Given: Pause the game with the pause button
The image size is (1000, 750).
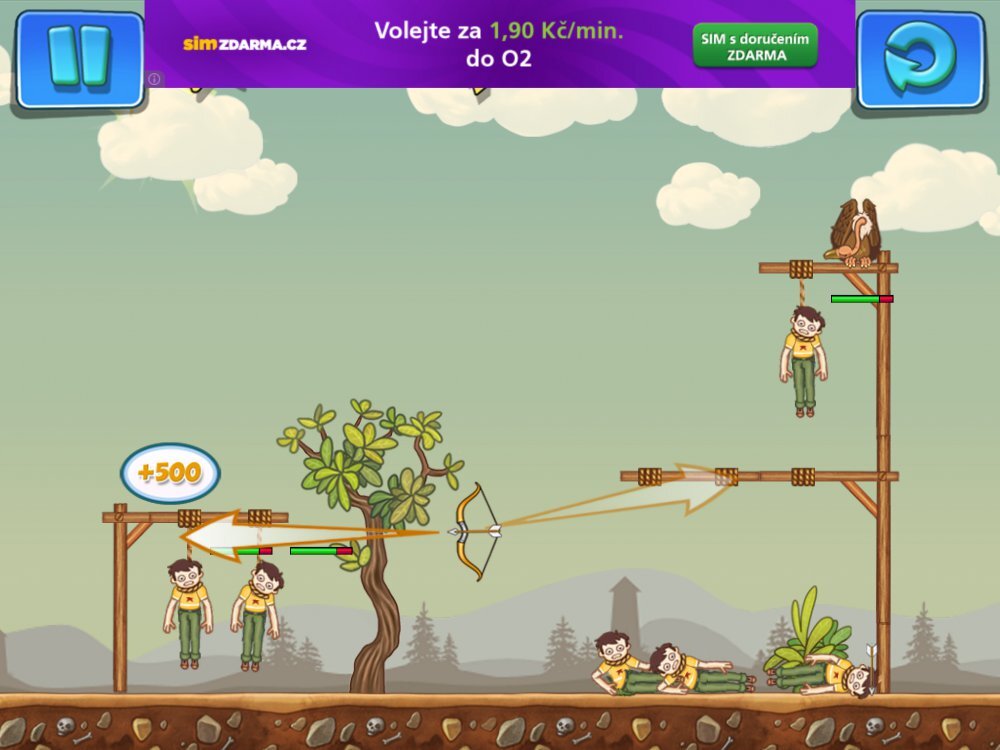Looking at the screenshot, I should coord(78,58).
